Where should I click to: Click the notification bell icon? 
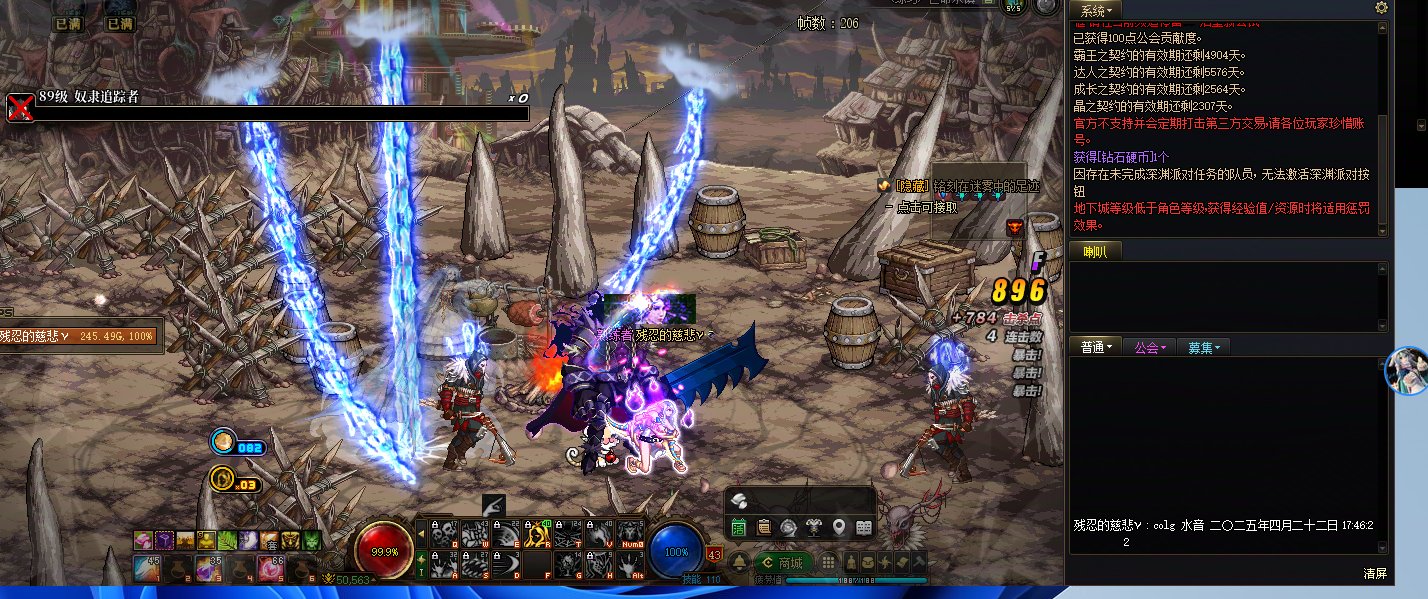point(739,563)
